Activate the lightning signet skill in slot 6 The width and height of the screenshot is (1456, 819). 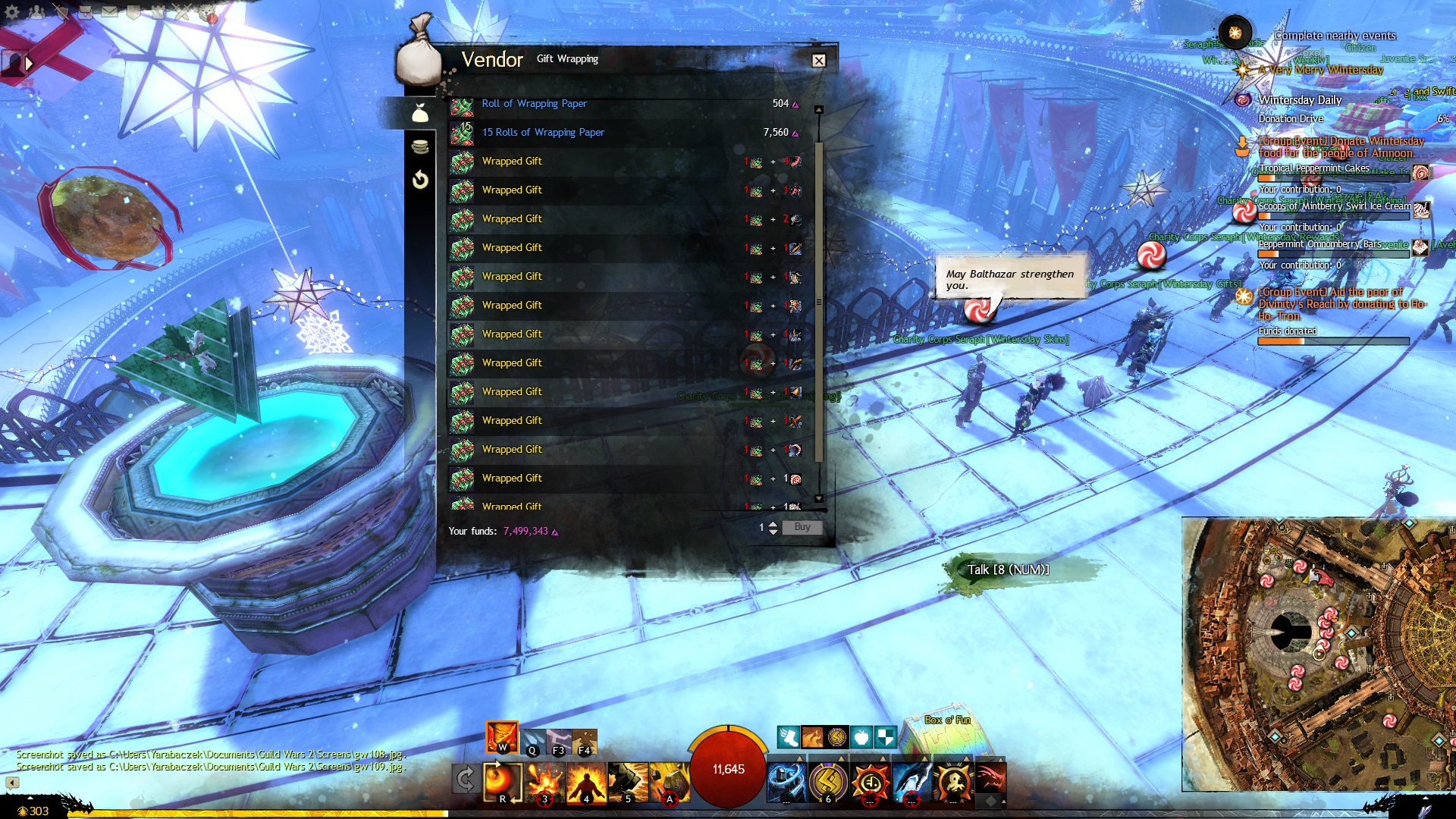(x=828, y=781)
